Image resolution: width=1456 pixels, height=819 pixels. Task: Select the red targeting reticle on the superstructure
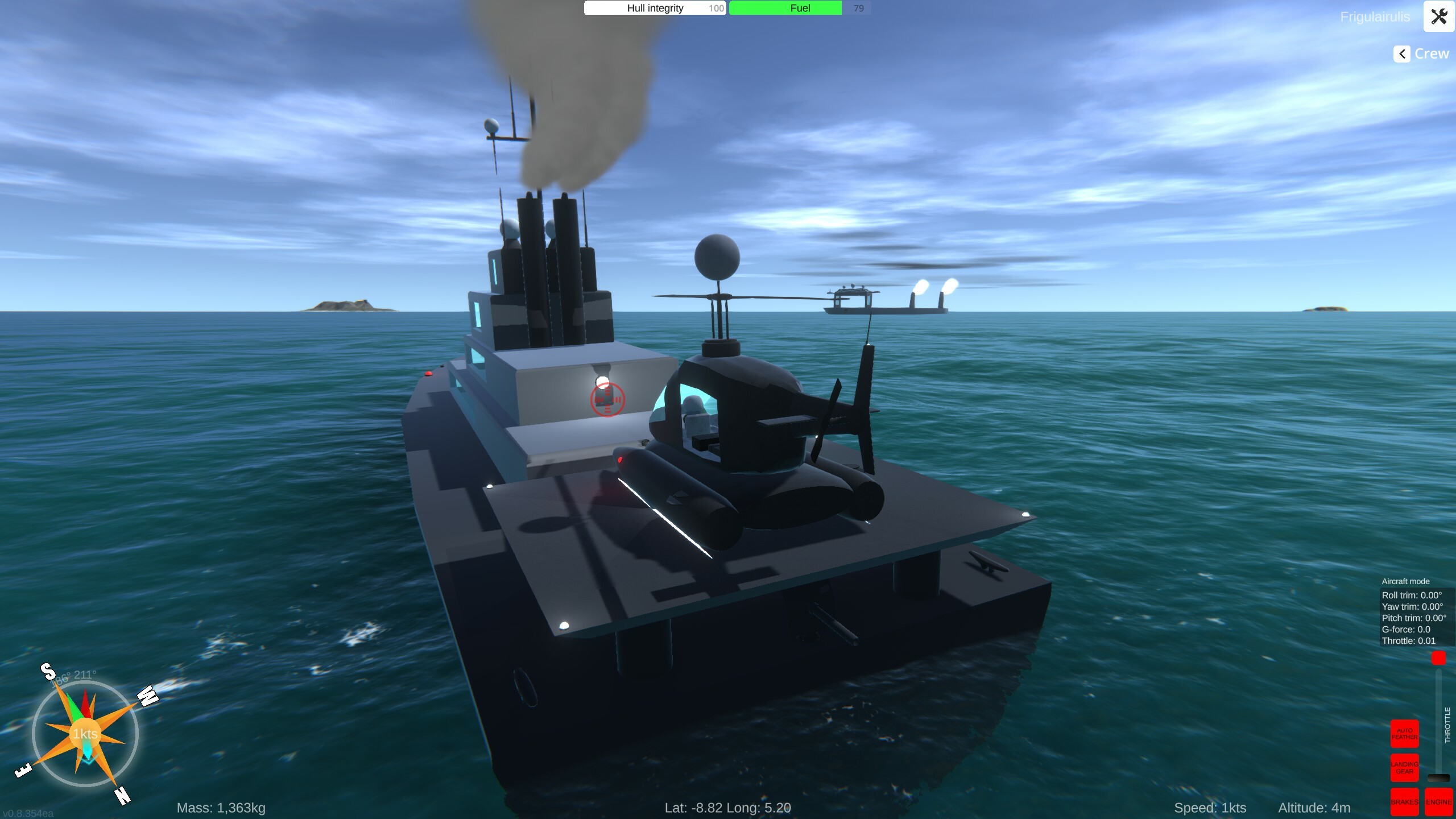(608, 400)
